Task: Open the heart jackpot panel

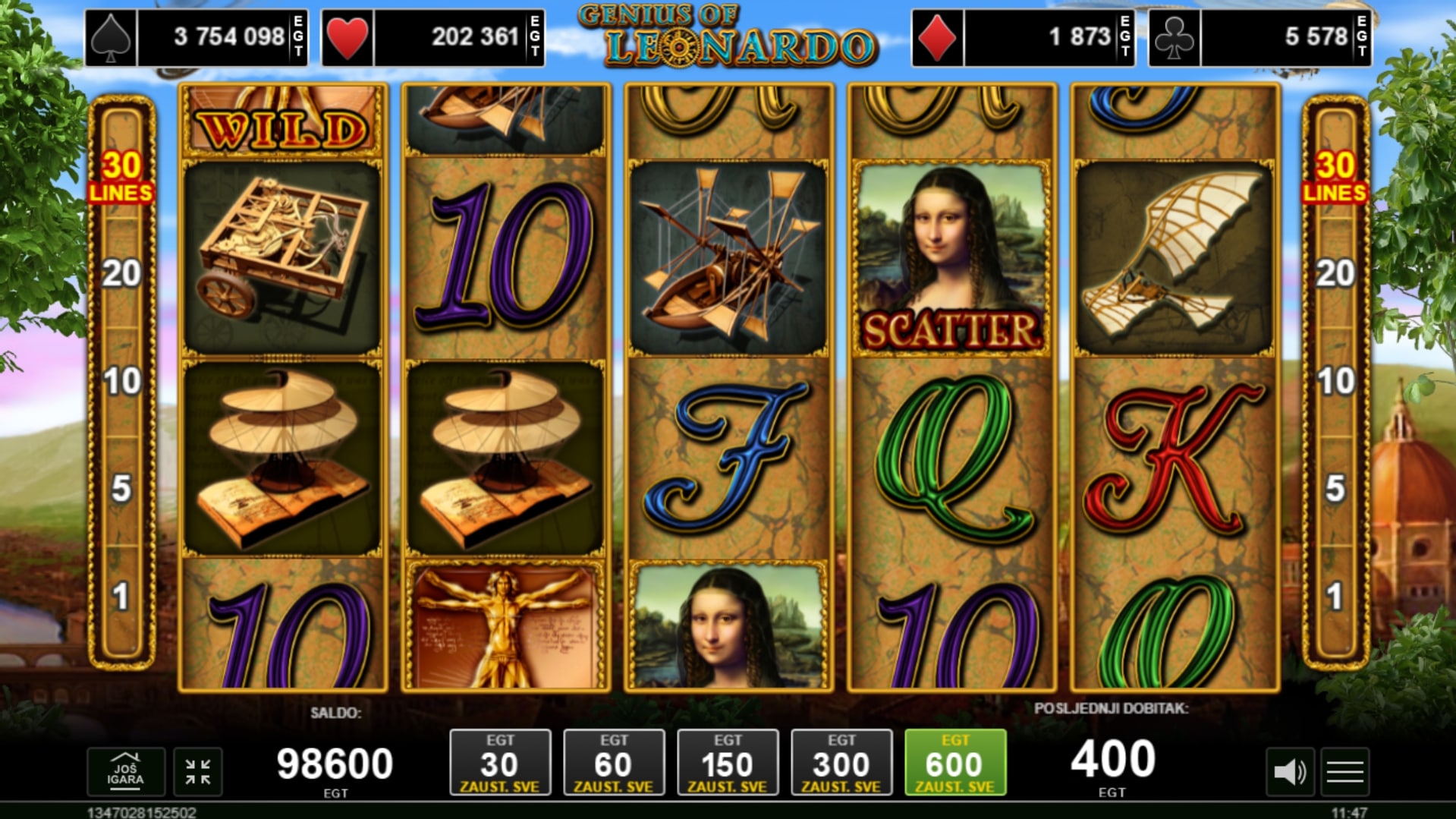Action: tap(433, 37)
